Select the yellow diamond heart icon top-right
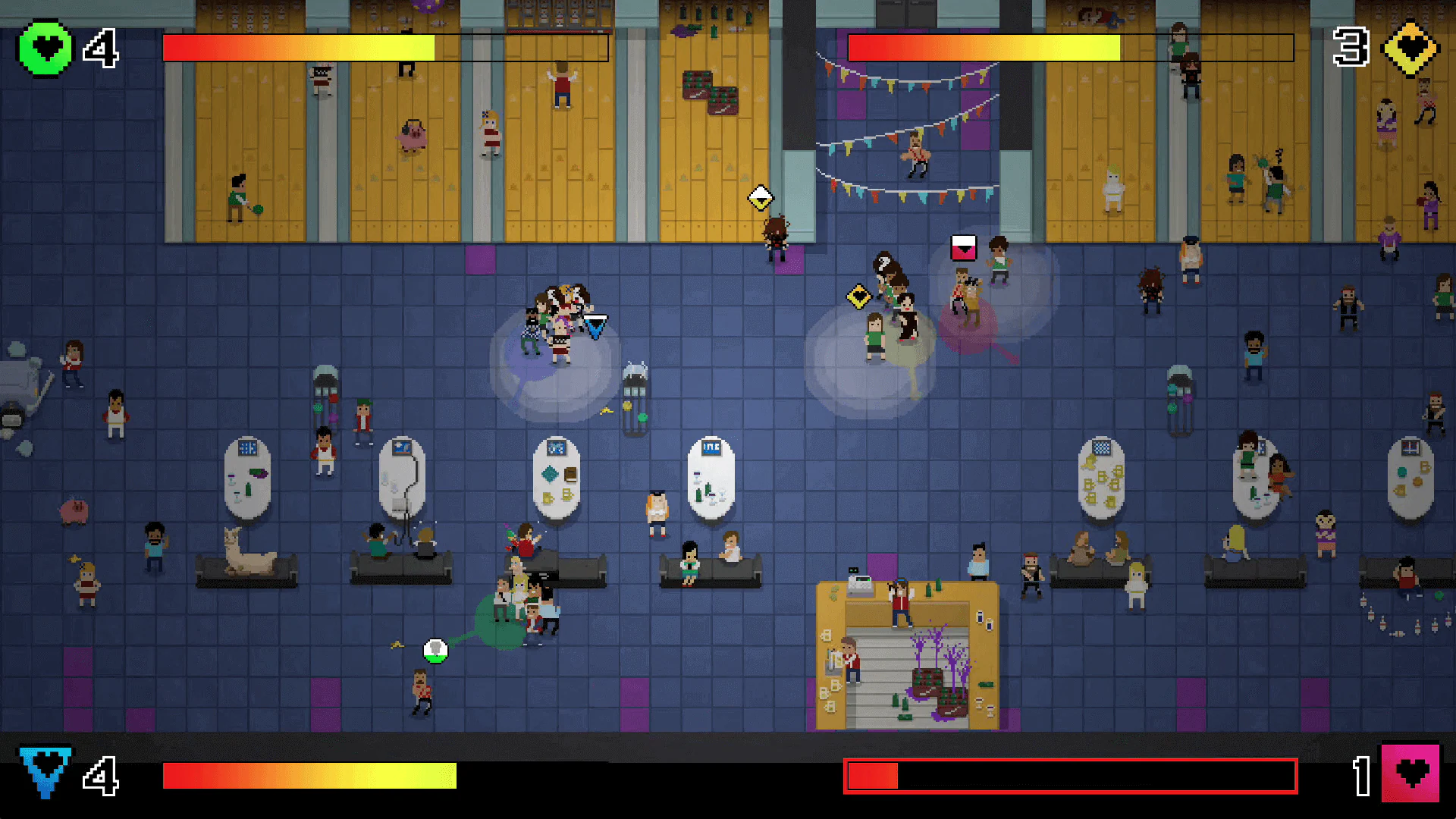This screenshot has width=1456, height=819. point(1410,50)
